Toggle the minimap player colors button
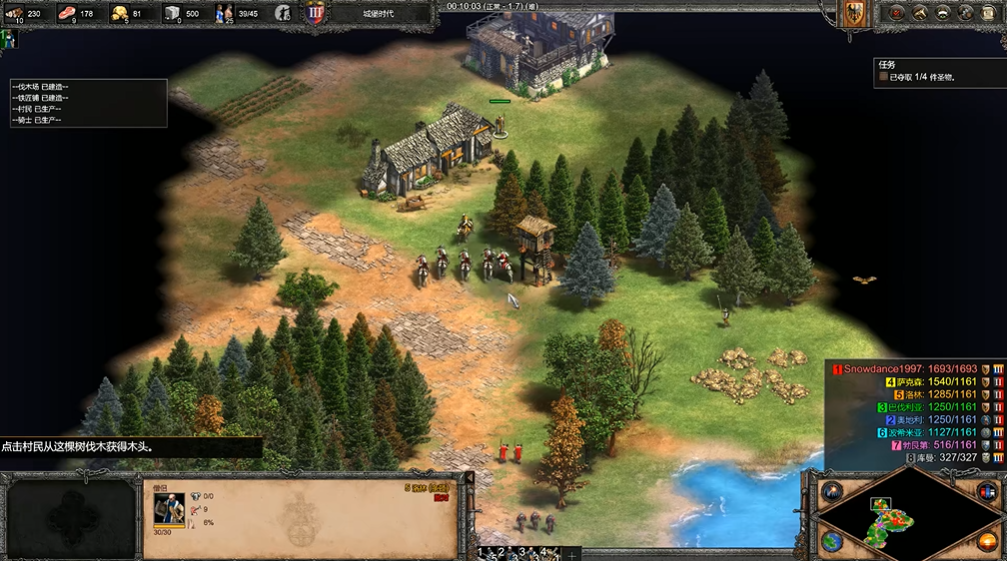 pos(988,492)
